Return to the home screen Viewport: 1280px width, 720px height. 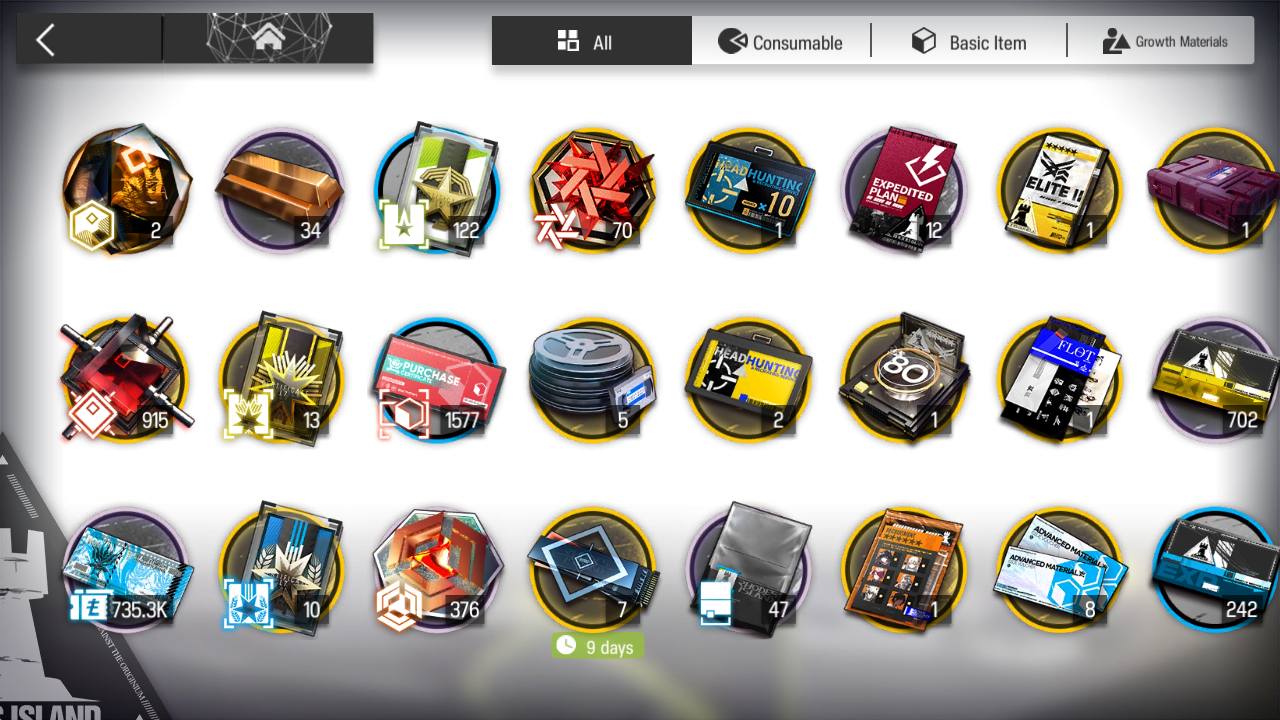click(x=267, y=40)
